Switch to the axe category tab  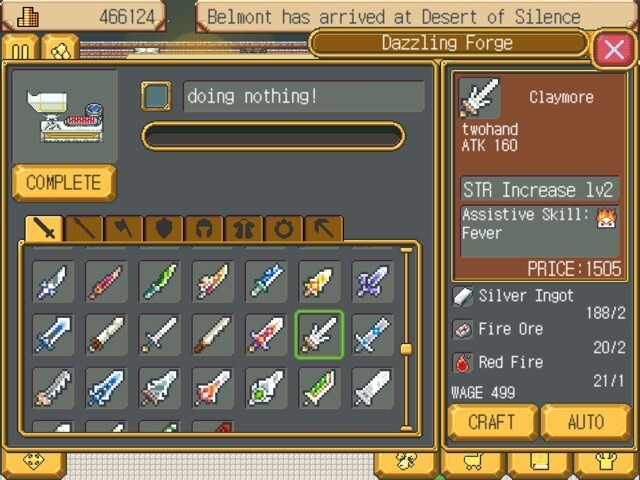(x=124, y=229)
